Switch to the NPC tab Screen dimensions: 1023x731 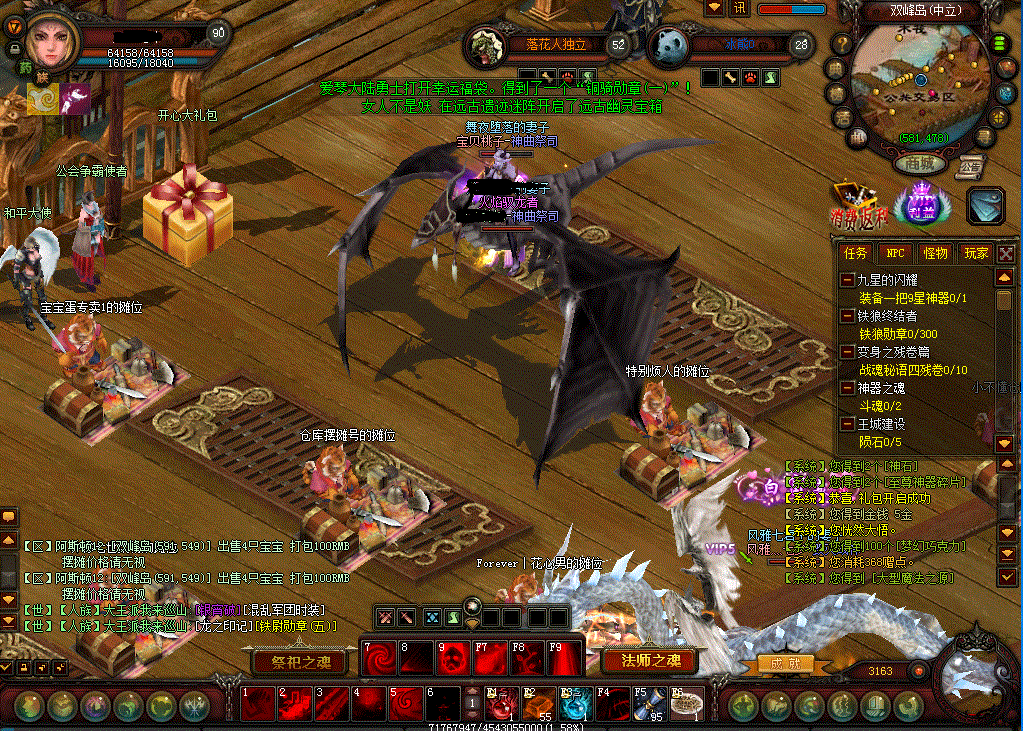click(895, 254)
